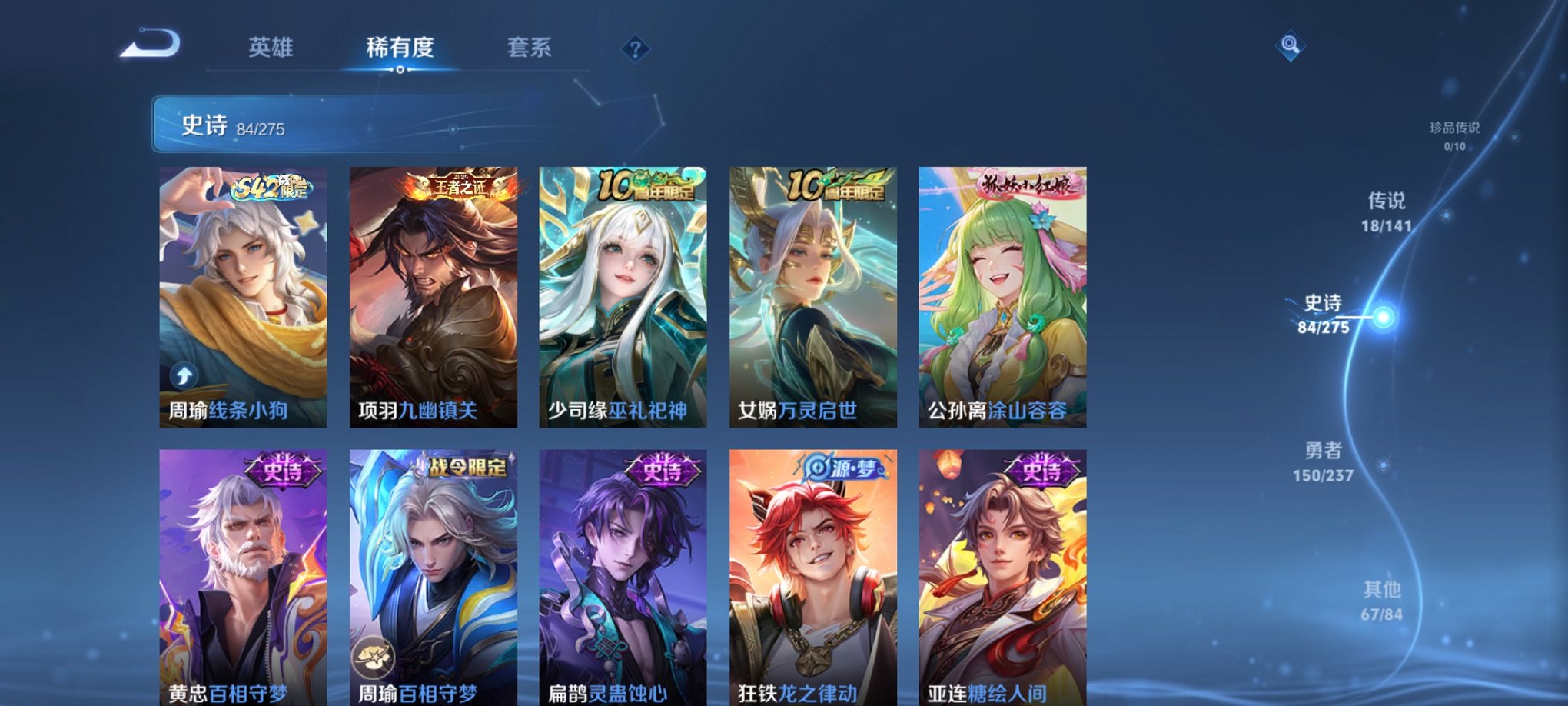1568x706 pixels.
Task: Switch to the 英雄 tab
Action: tap(271, 48)
